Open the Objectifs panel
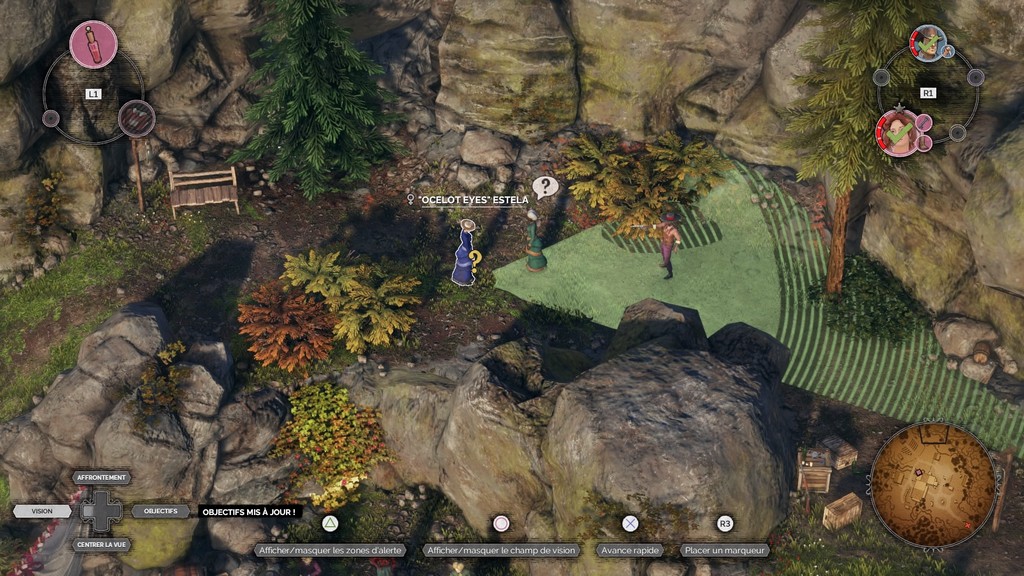The width and height of the screenshot is (1024, 576). coord(160,511)
